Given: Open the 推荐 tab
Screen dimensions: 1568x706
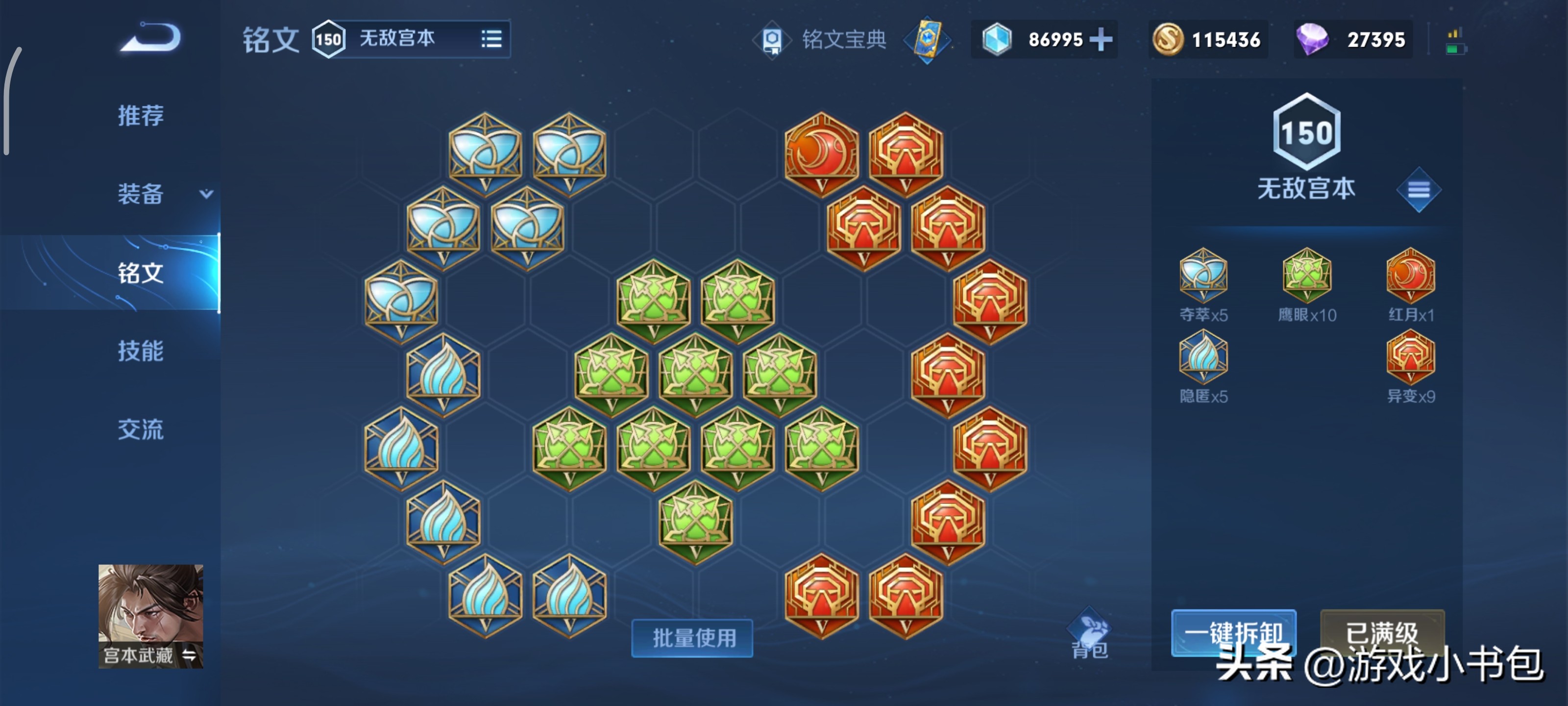Looking at the screenshot, I should coord(141,115).
